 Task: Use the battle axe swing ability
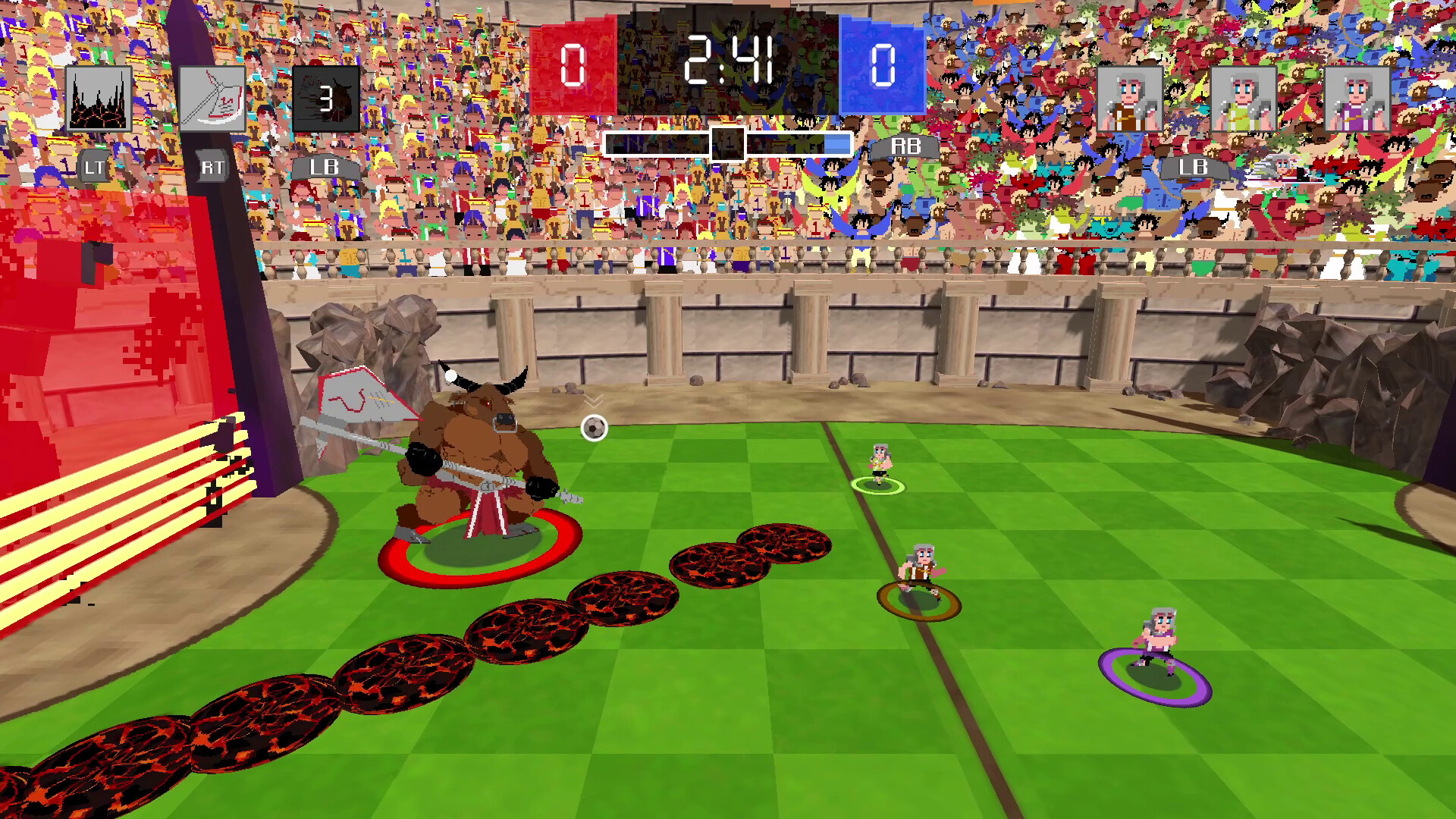click(212, 99)
